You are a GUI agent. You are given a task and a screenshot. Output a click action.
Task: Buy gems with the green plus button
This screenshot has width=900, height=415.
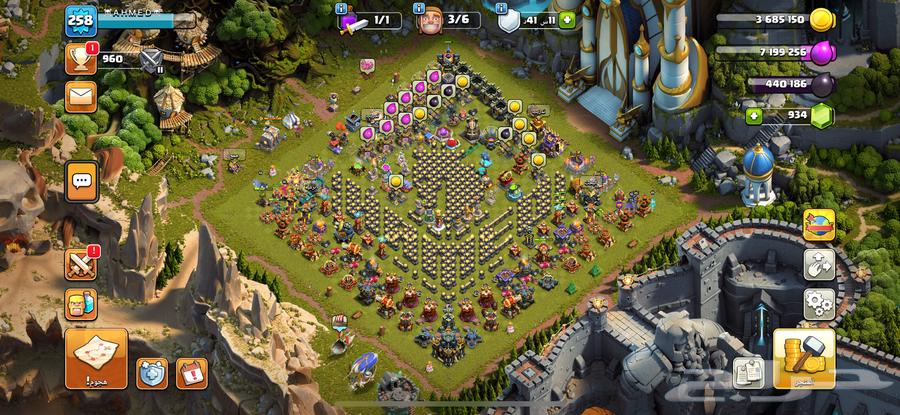pos(754,116)
